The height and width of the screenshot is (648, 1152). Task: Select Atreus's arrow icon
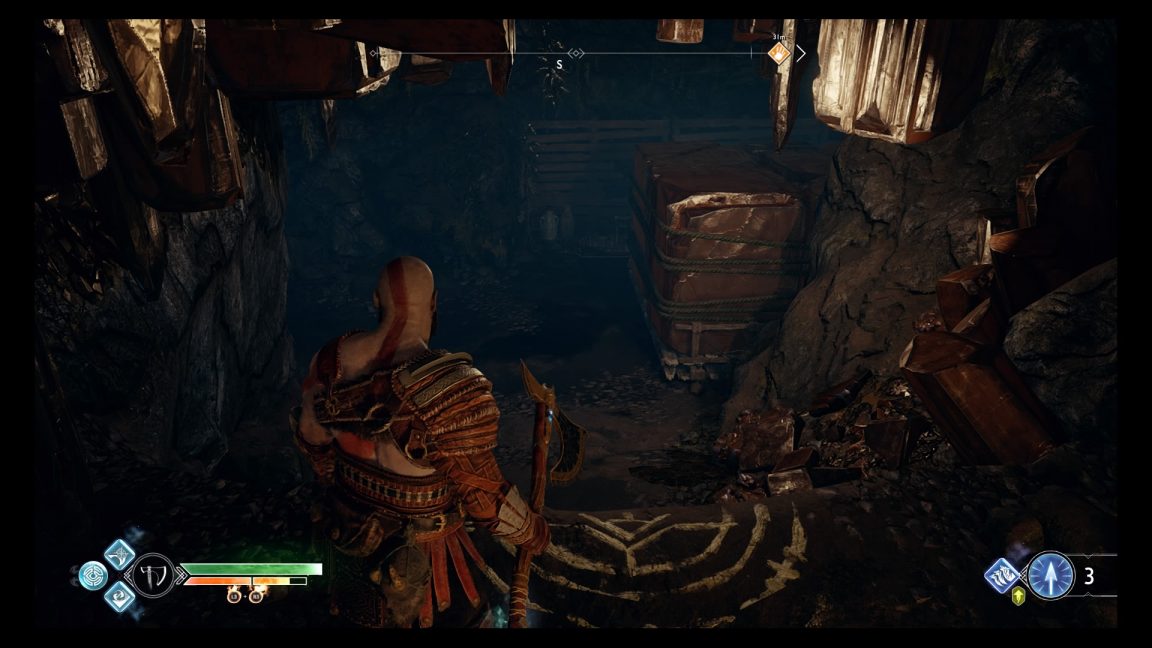pyautogui.click(x=1051, y=576)
